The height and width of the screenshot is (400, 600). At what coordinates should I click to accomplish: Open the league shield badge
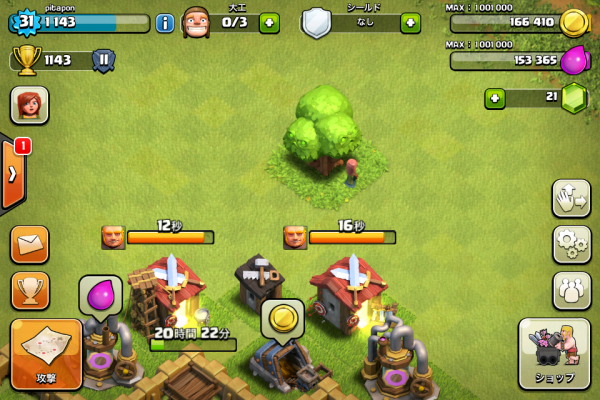click(x=103, y=60)
